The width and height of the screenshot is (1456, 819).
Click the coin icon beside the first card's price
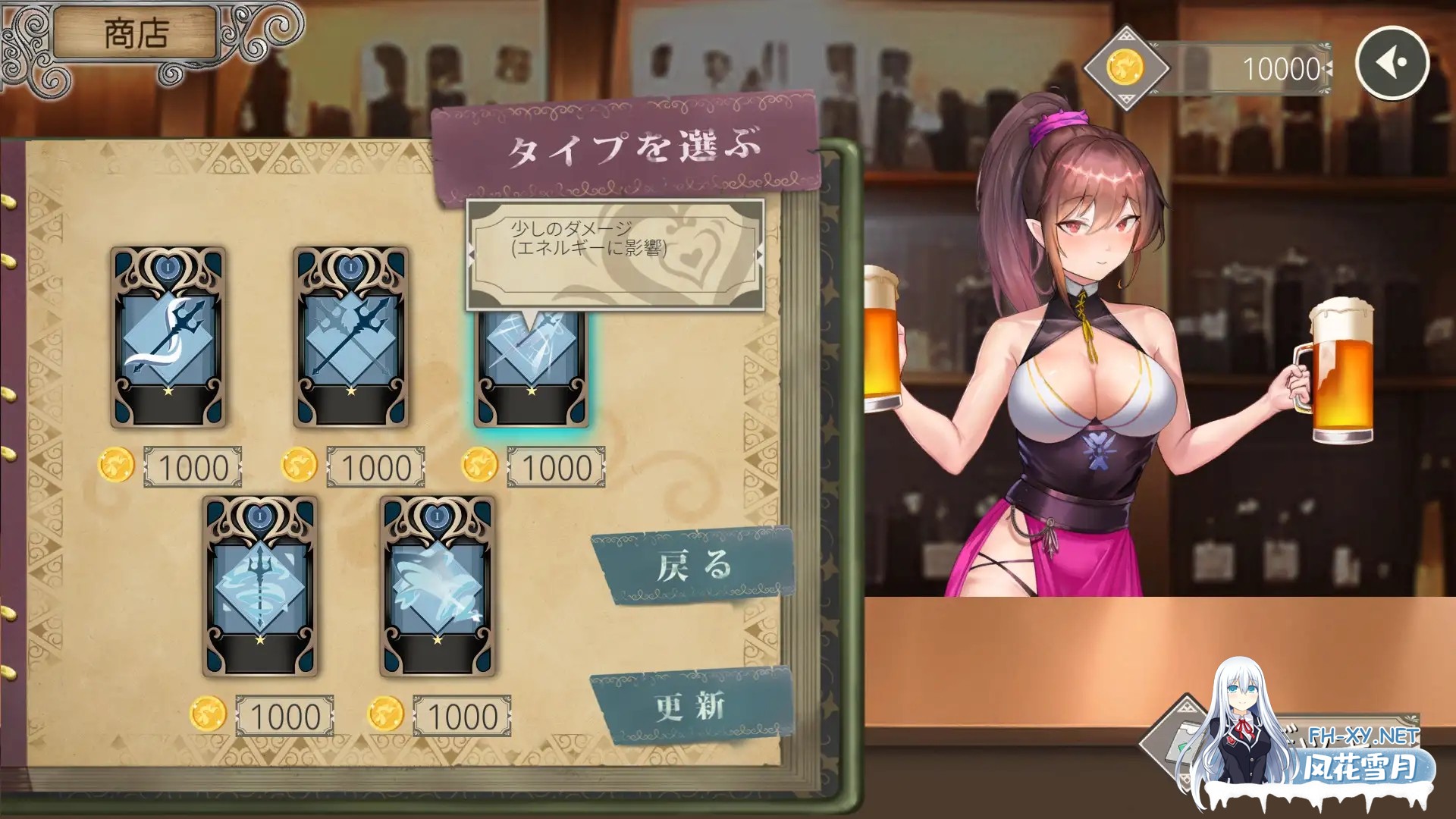click(115, 466)
